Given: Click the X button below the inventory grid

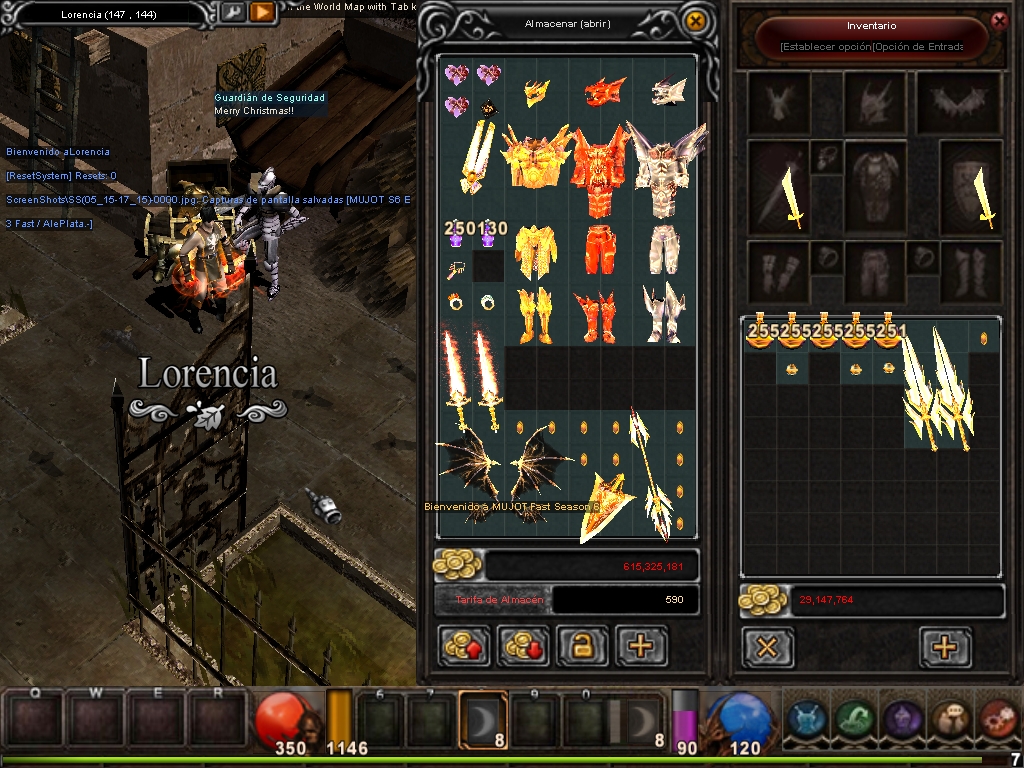Looking at the screenshot, I should tap(767, 647).
